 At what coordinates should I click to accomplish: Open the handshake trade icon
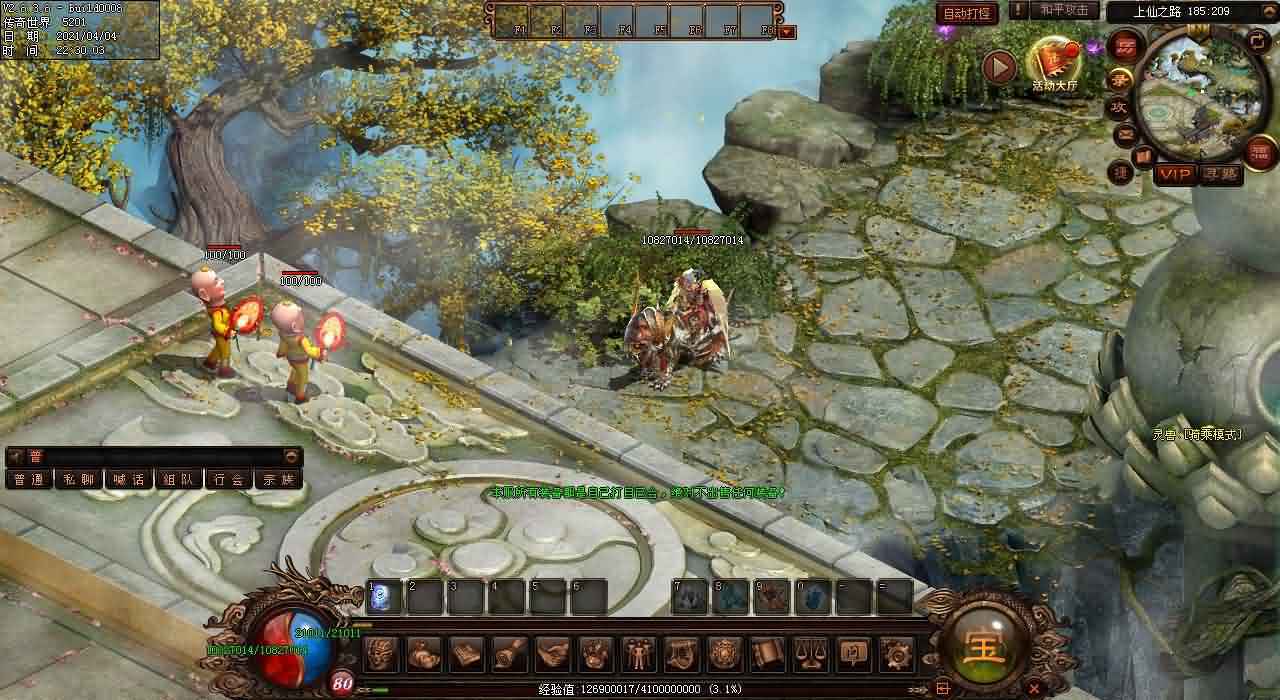click(552, 654)
